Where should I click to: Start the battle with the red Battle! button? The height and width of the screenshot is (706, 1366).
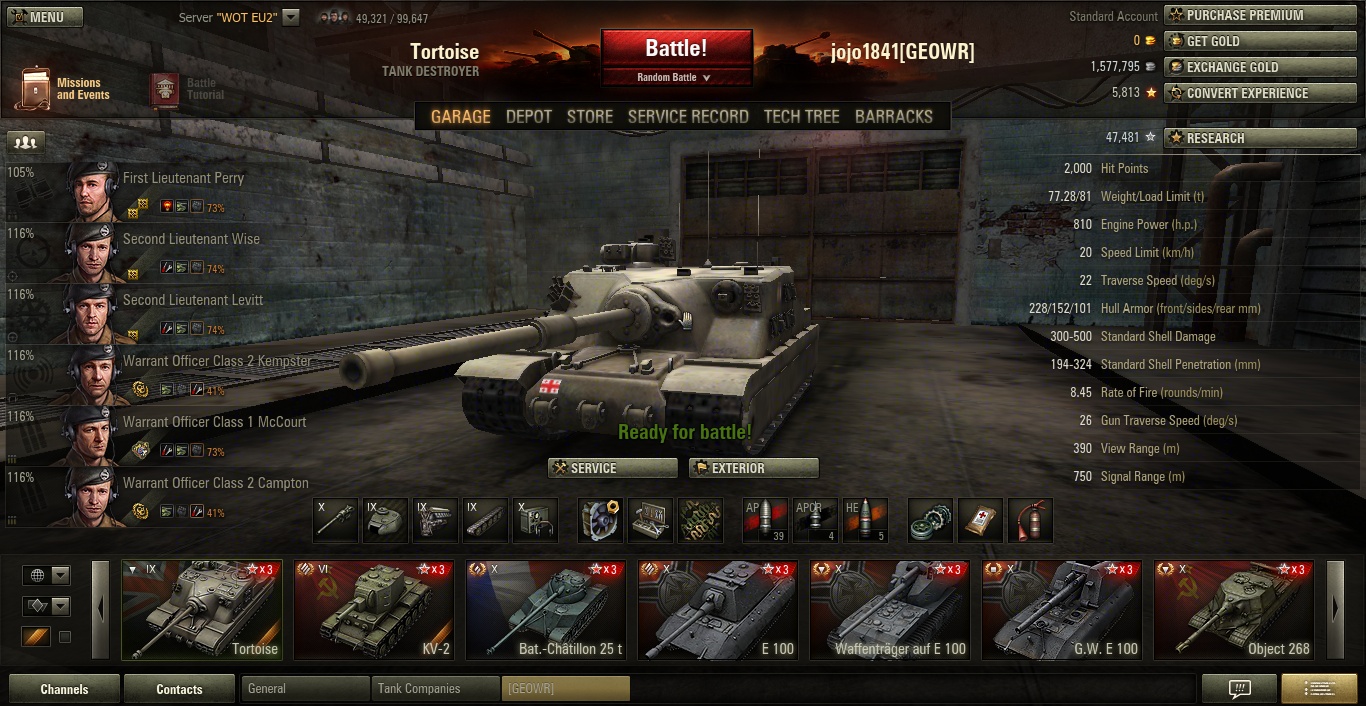point(676,48)
